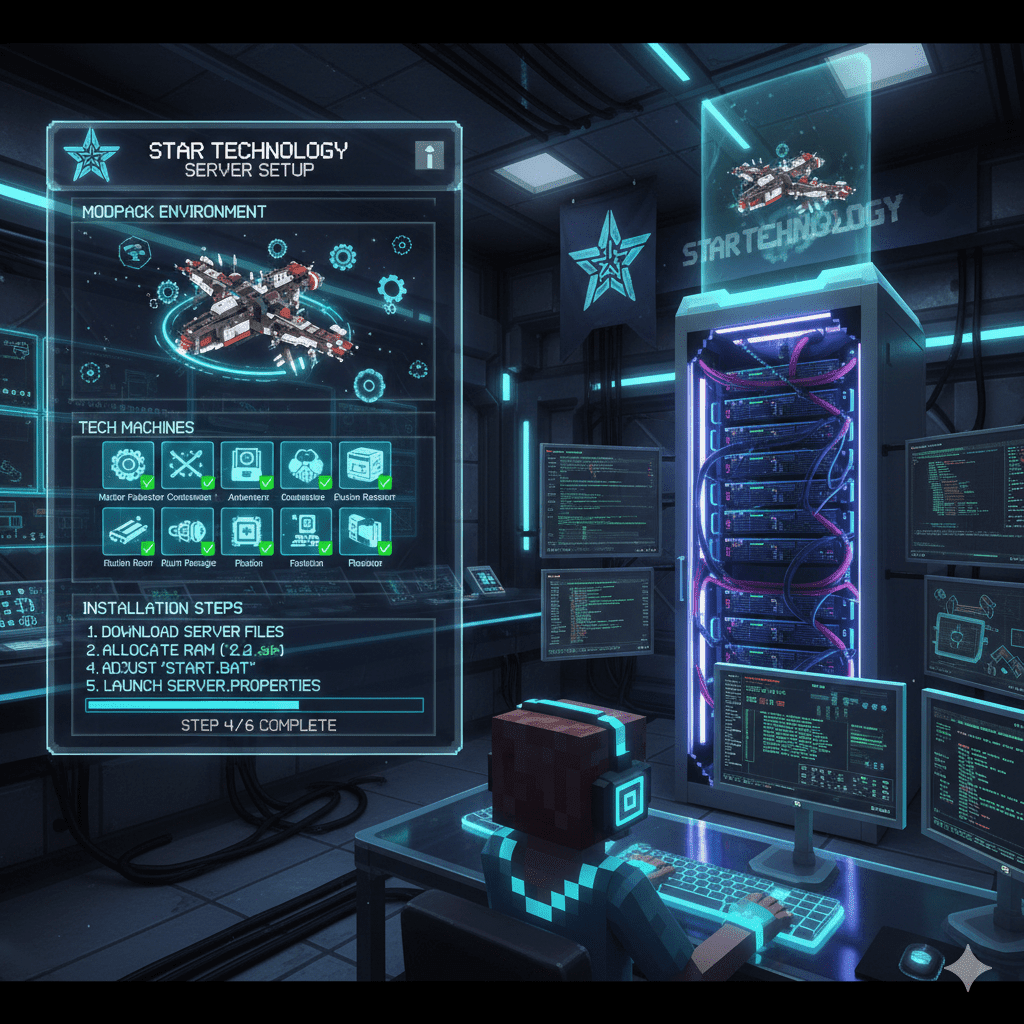Select the Ambienter machine tile
This screenshot has width=1024, height=1024.
(247, 466)
